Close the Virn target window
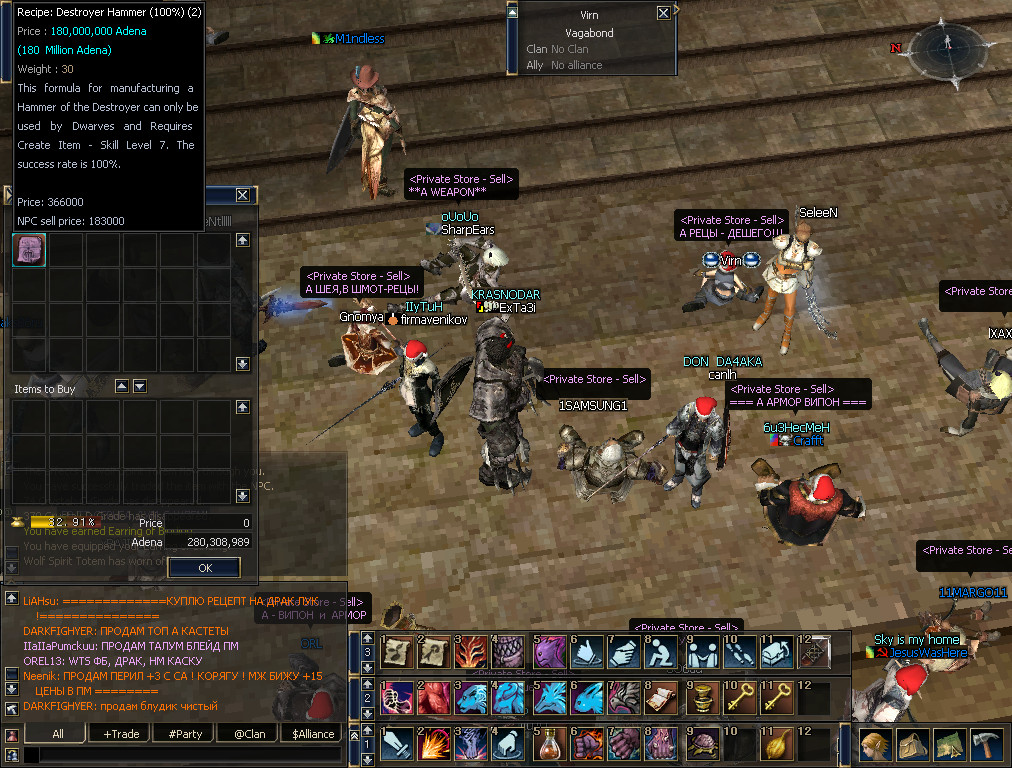 coord(663,14)
